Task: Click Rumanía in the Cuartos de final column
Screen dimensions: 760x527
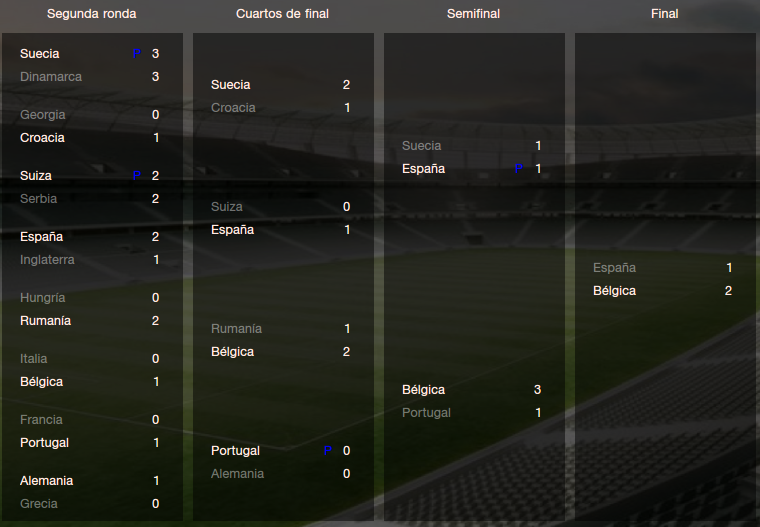Action: pos(236,329)
